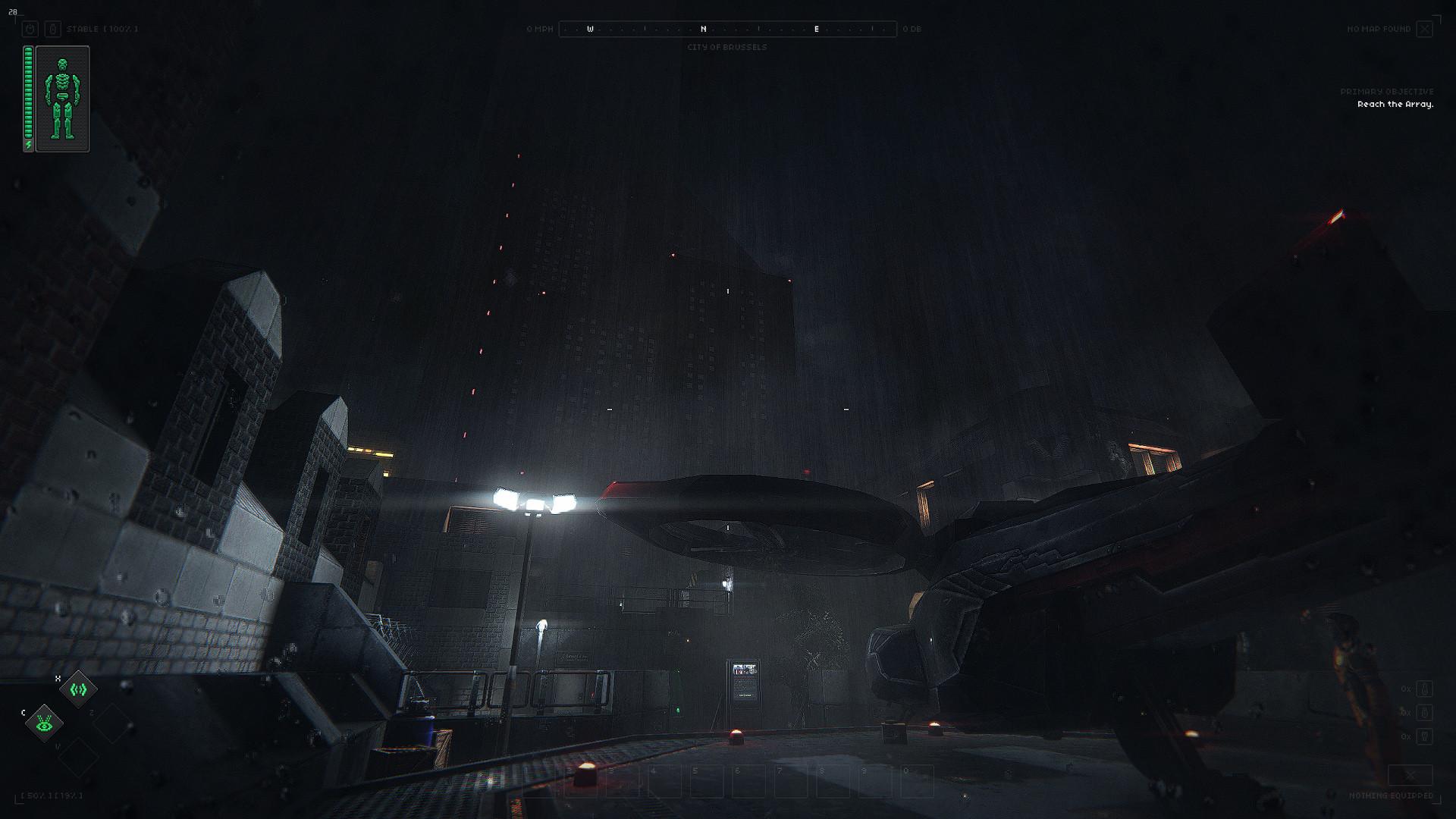
Task: Toggle the green eye scanner ability
Action: 44,723
